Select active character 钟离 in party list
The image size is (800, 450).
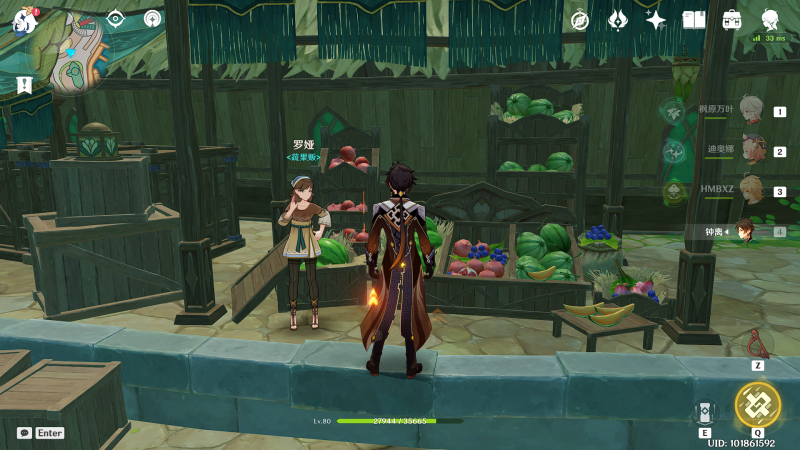[x=746, y=231]
